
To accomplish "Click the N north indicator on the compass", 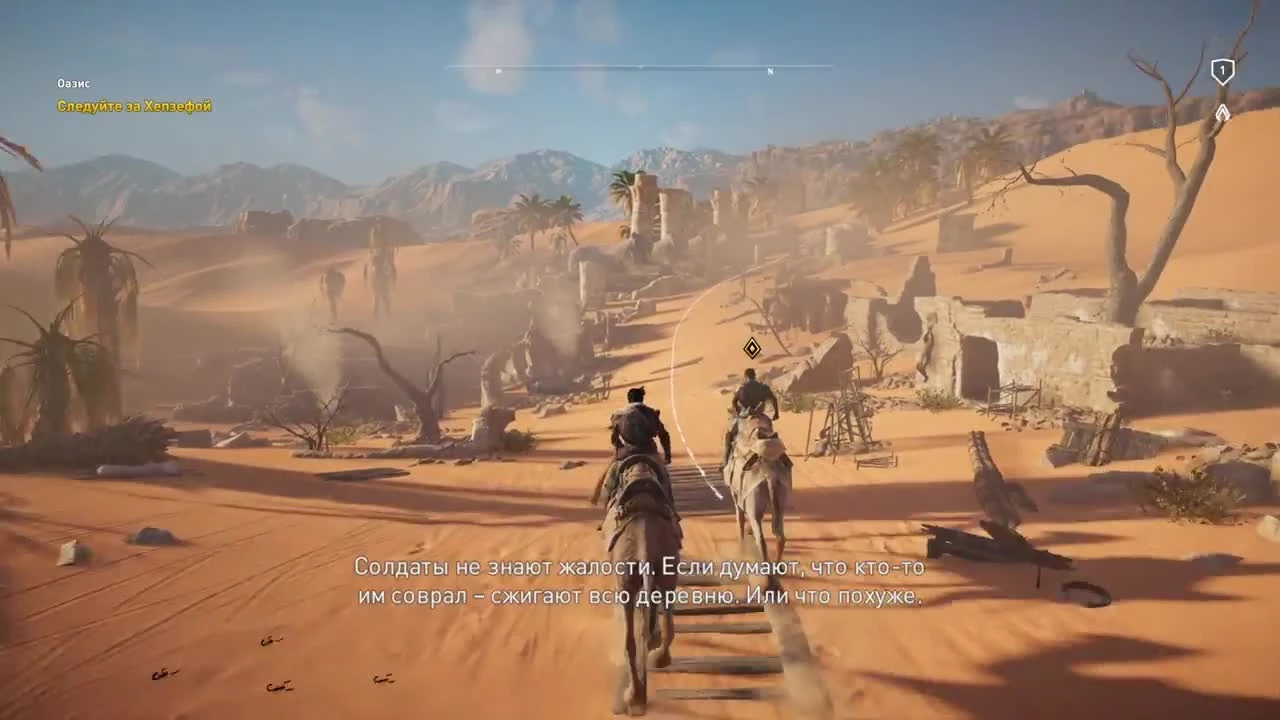I will [x=770, y=72].
